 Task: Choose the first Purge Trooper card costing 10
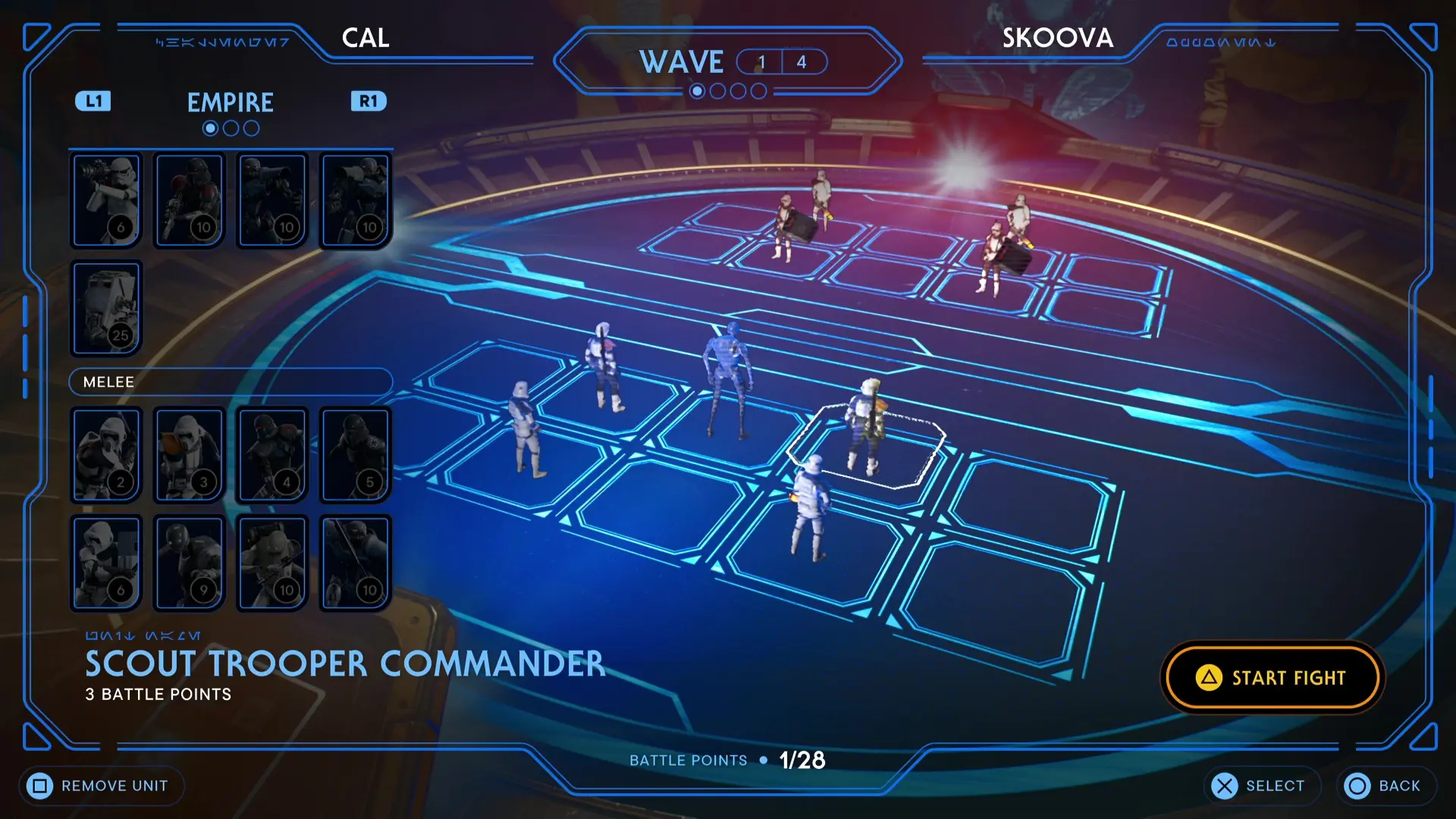[x=189, y=199]
